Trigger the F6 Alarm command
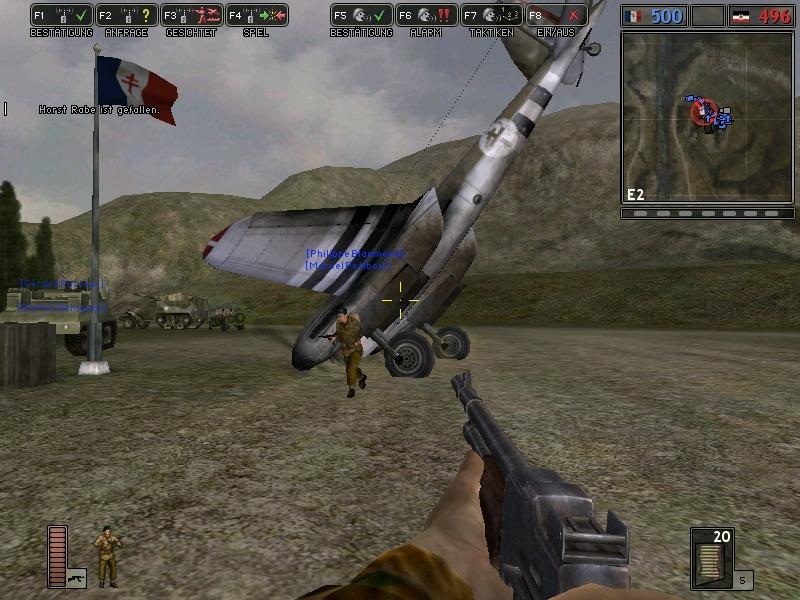800x600 pixels. point(427,16)
